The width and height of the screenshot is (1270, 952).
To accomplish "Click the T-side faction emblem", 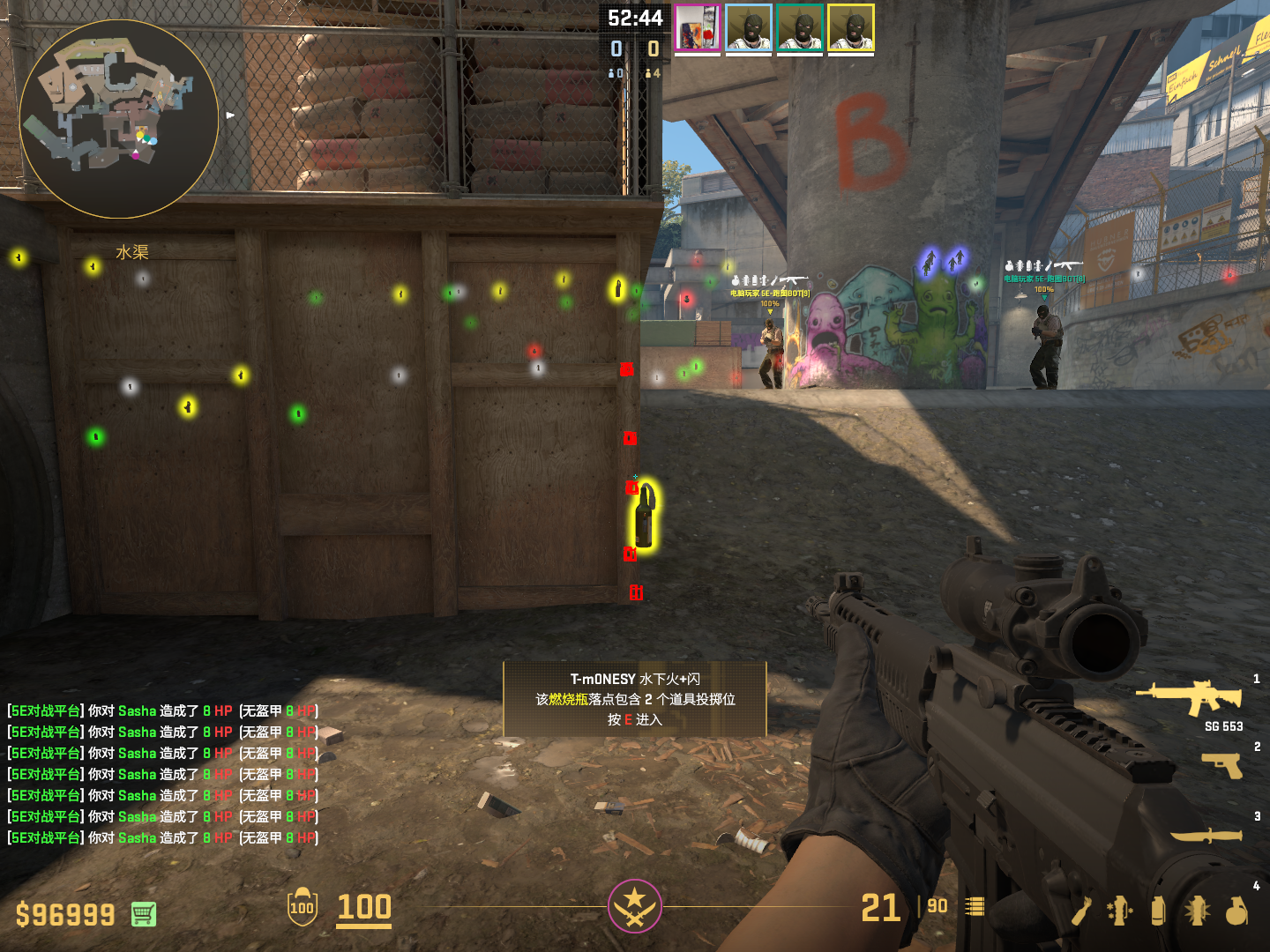I will click(x=634, y=906).
